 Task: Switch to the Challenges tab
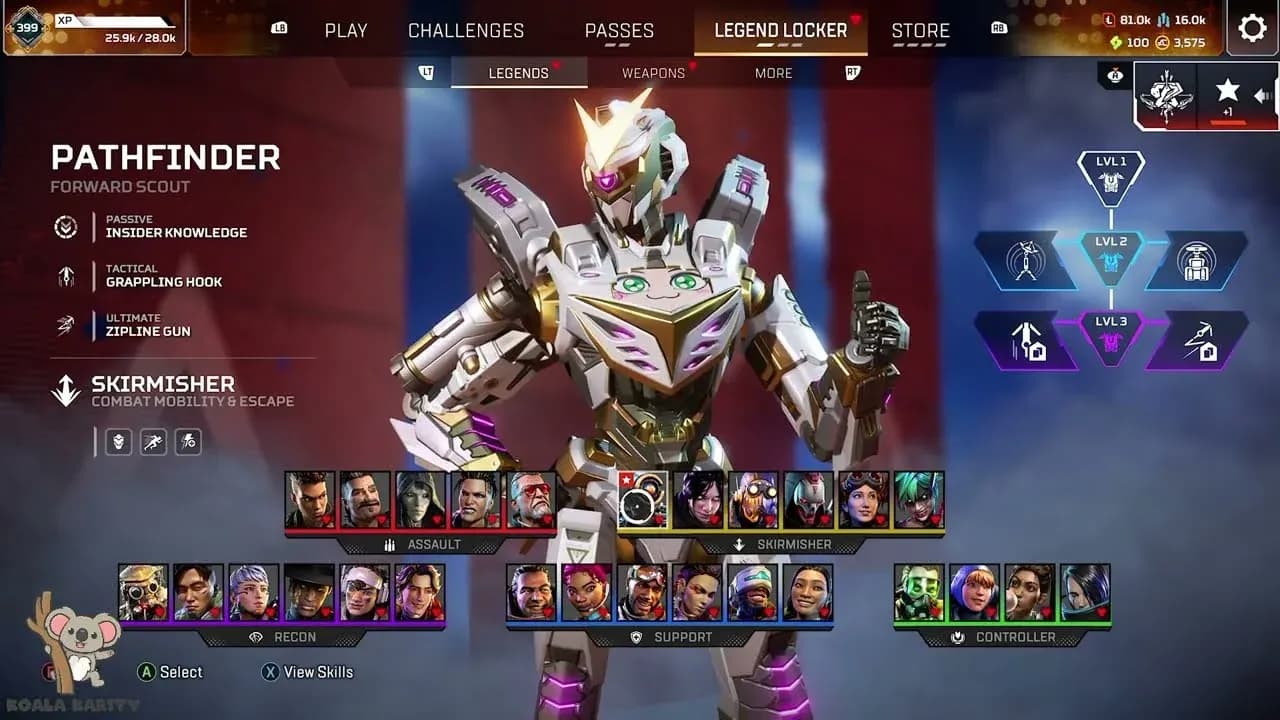point(465,30)
